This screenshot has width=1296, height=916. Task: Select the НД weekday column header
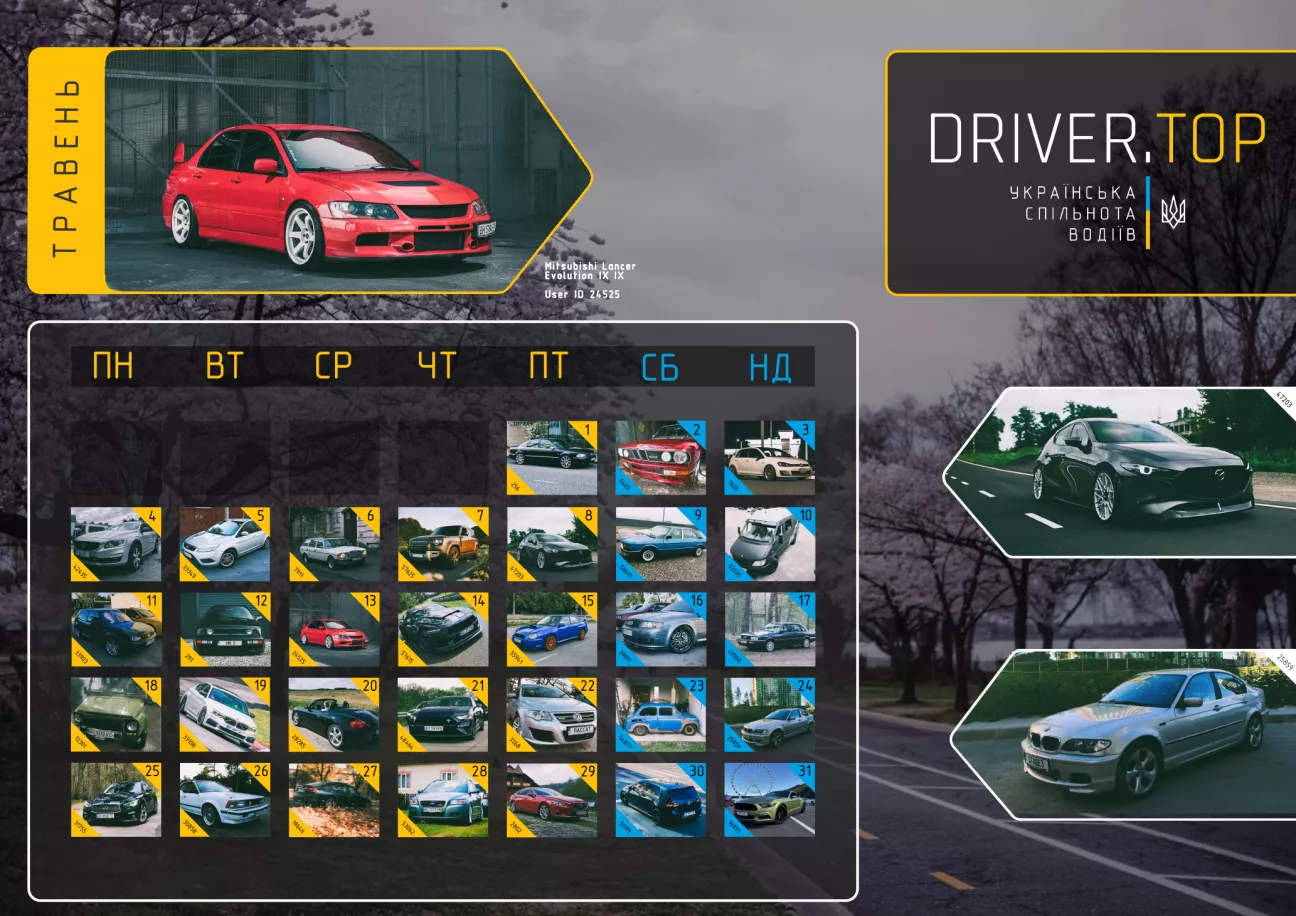(x=769, y=367)
